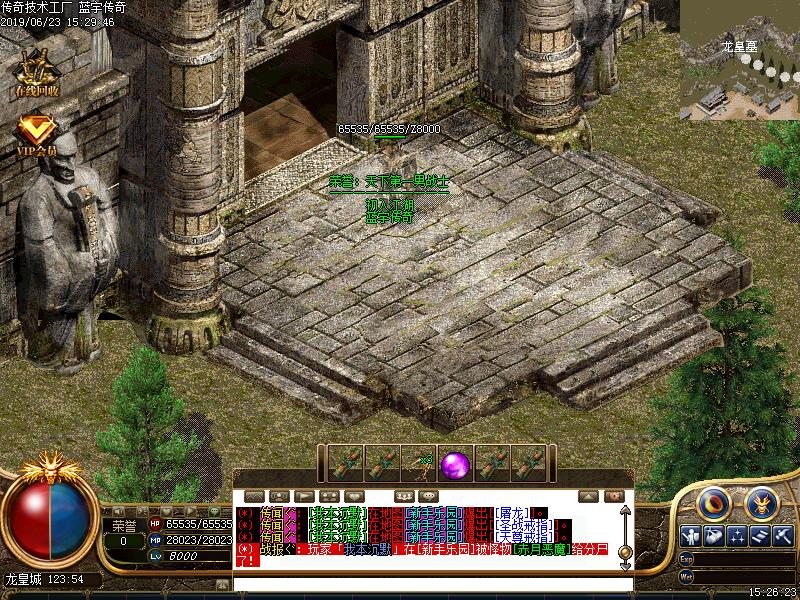Click the up-arrow button above chat log
The height and width of the screenshot is (600, 800).
click(x=590, y=496)
